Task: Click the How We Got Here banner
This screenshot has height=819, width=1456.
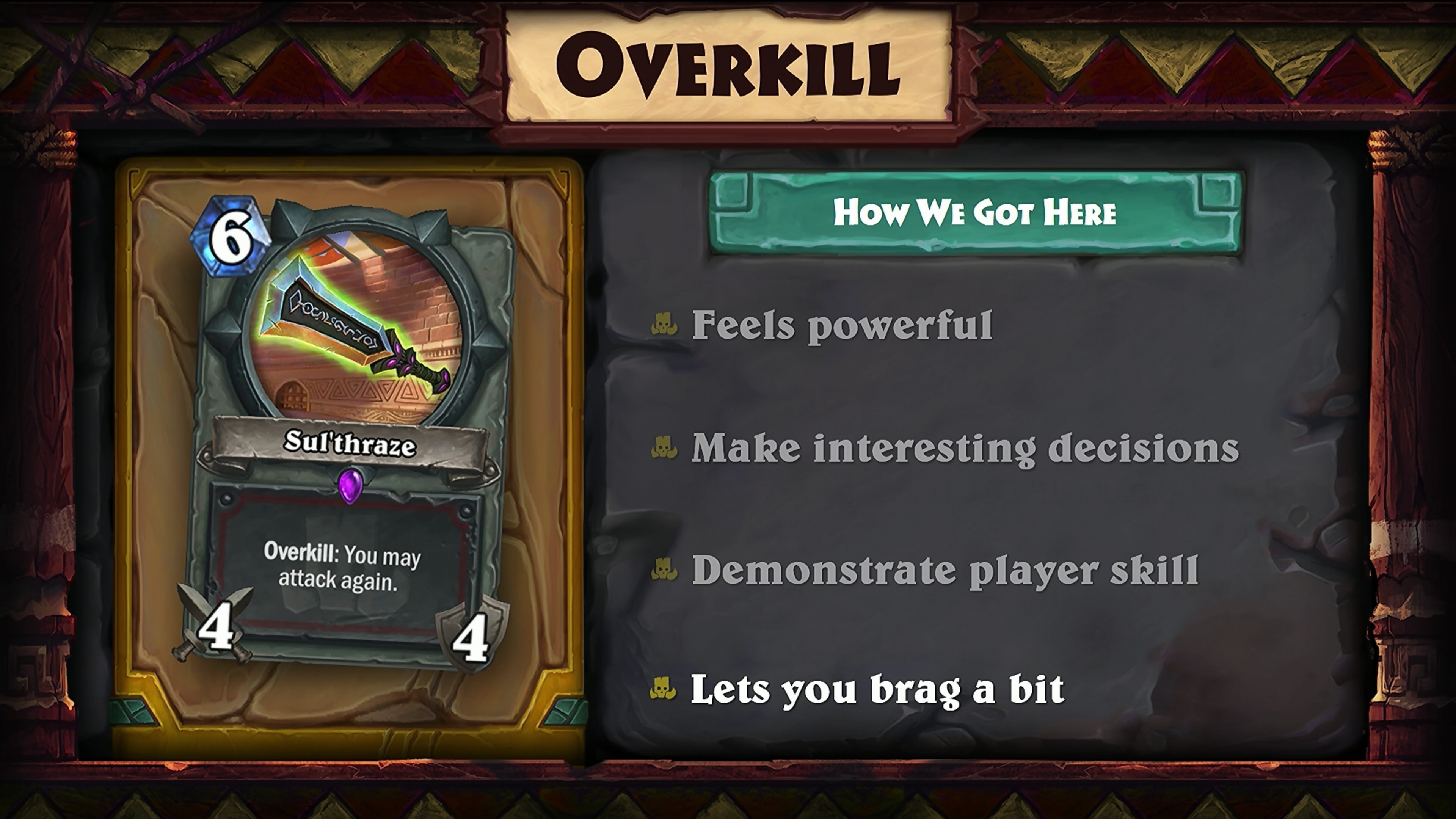Action: [x=974, y=212]
